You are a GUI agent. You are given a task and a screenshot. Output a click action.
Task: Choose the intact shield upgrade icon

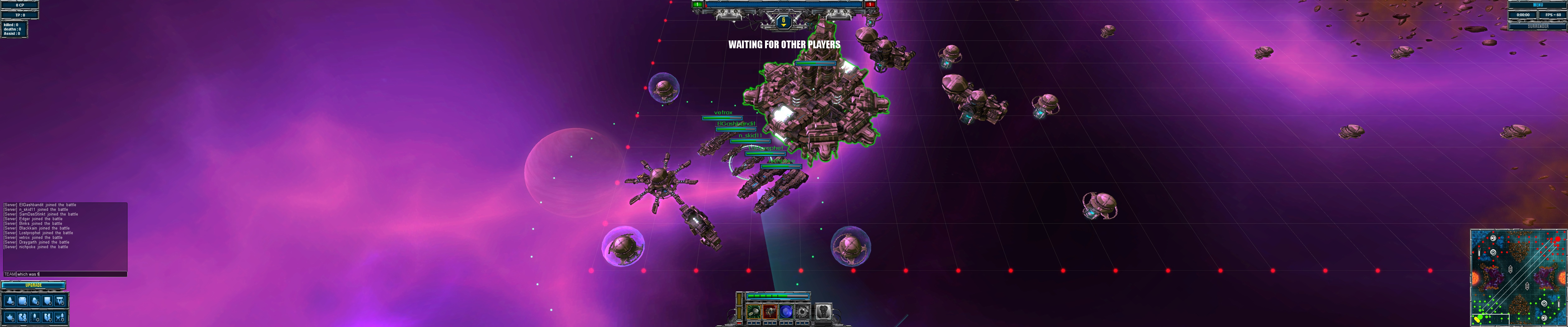coord(48,301)
